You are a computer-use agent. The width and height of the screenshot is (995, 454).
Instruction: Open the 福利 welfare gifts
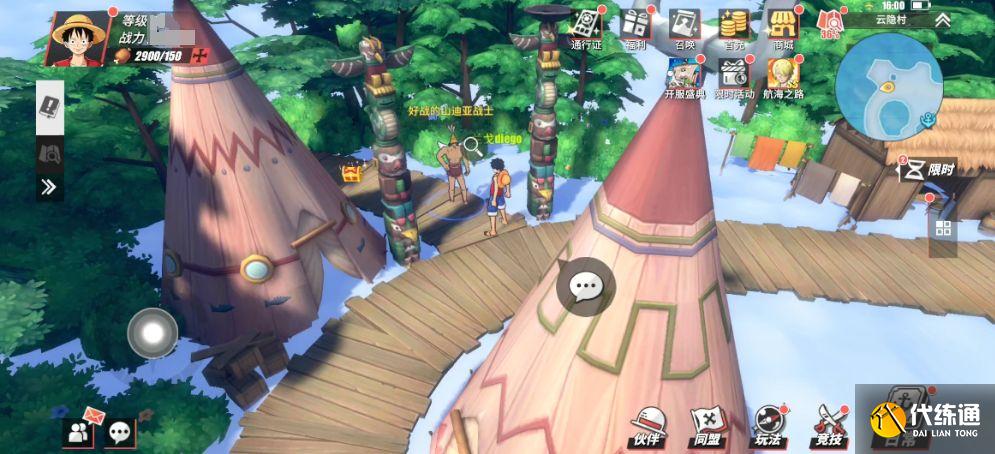[x=635, y=28]
